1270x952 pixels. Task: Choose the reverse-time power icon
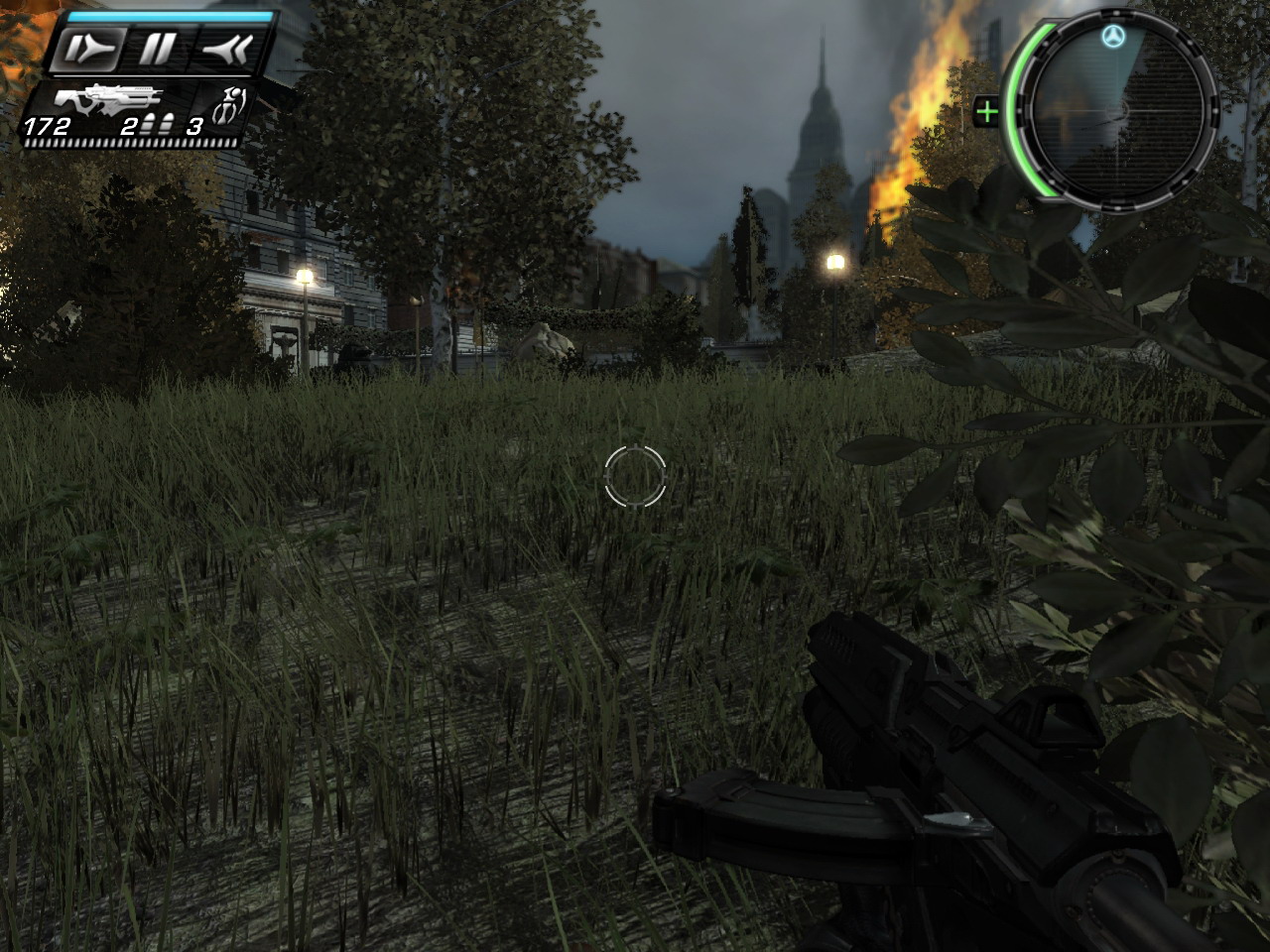(x=226, y=49)
